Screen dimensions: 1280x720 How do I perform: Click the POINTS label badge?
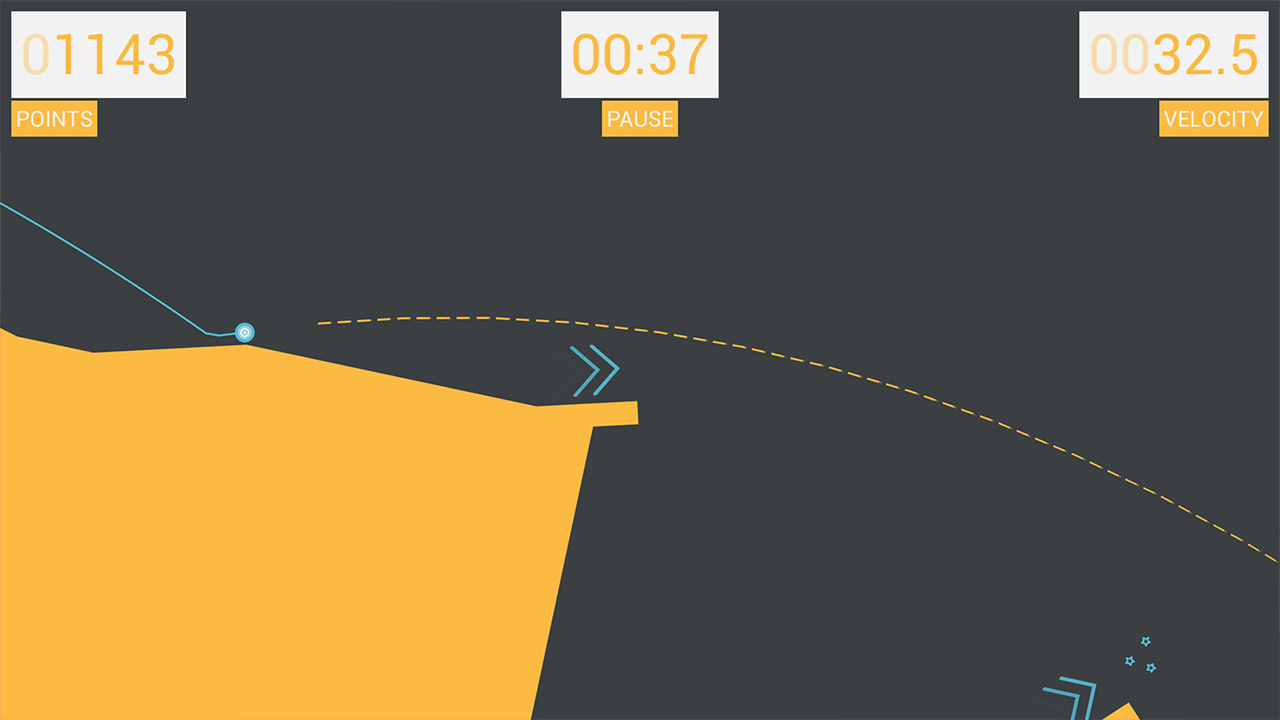coord(54,119)
